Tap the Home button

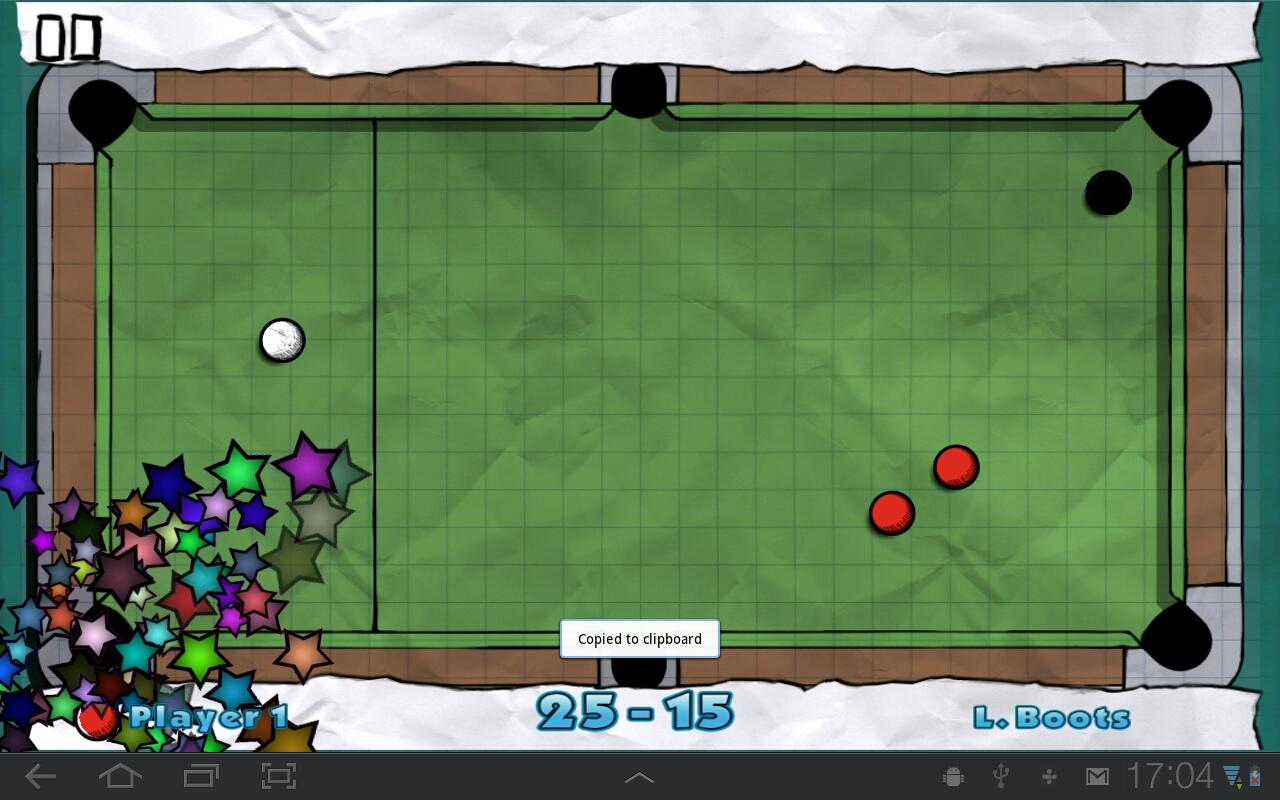(120, 775)
